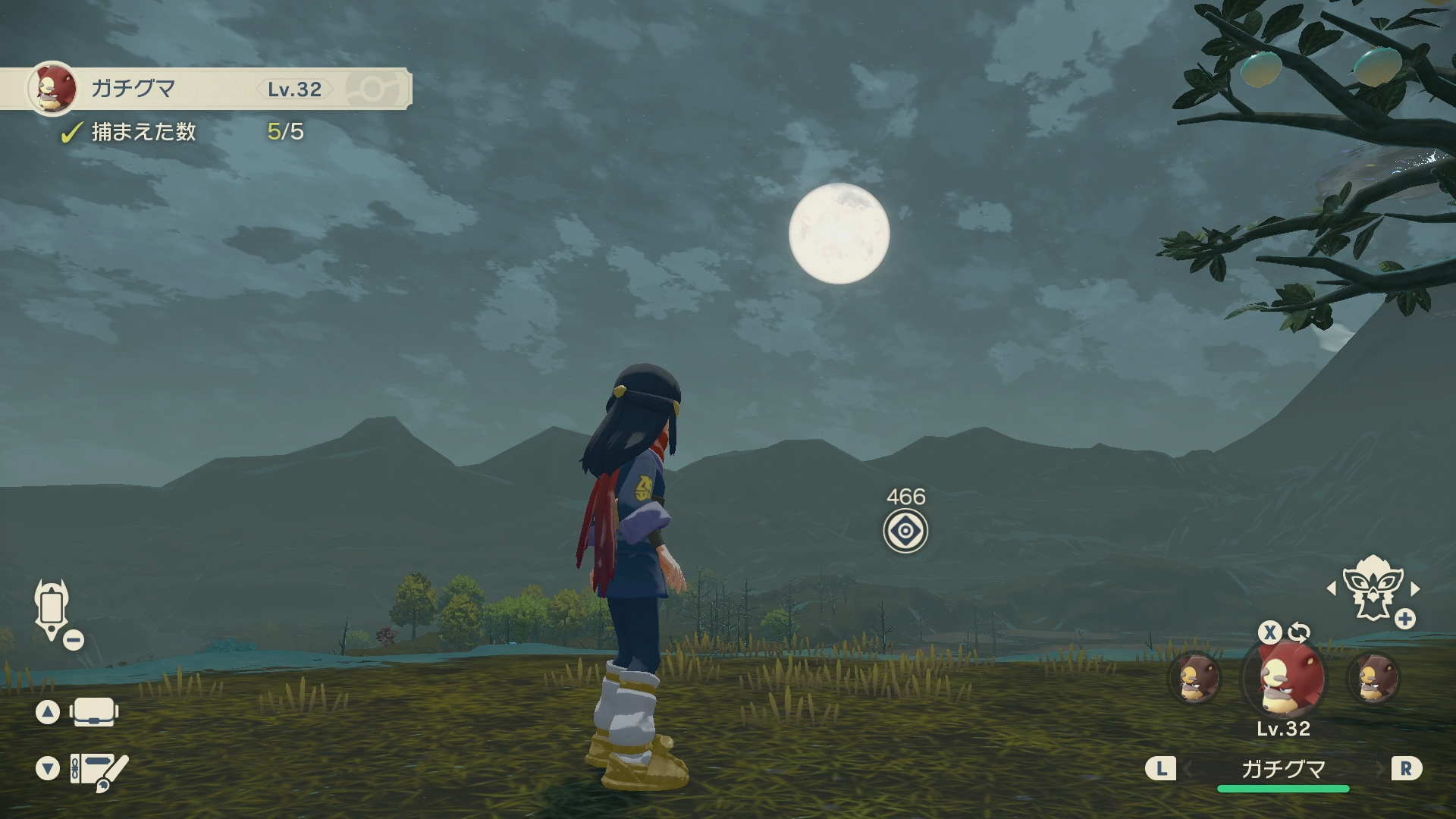Screen dimensions: 1456x819
Task: Click the left-pointing arrow beside the ride icon
Action: pyautogui.click(x=1332, y=588)
